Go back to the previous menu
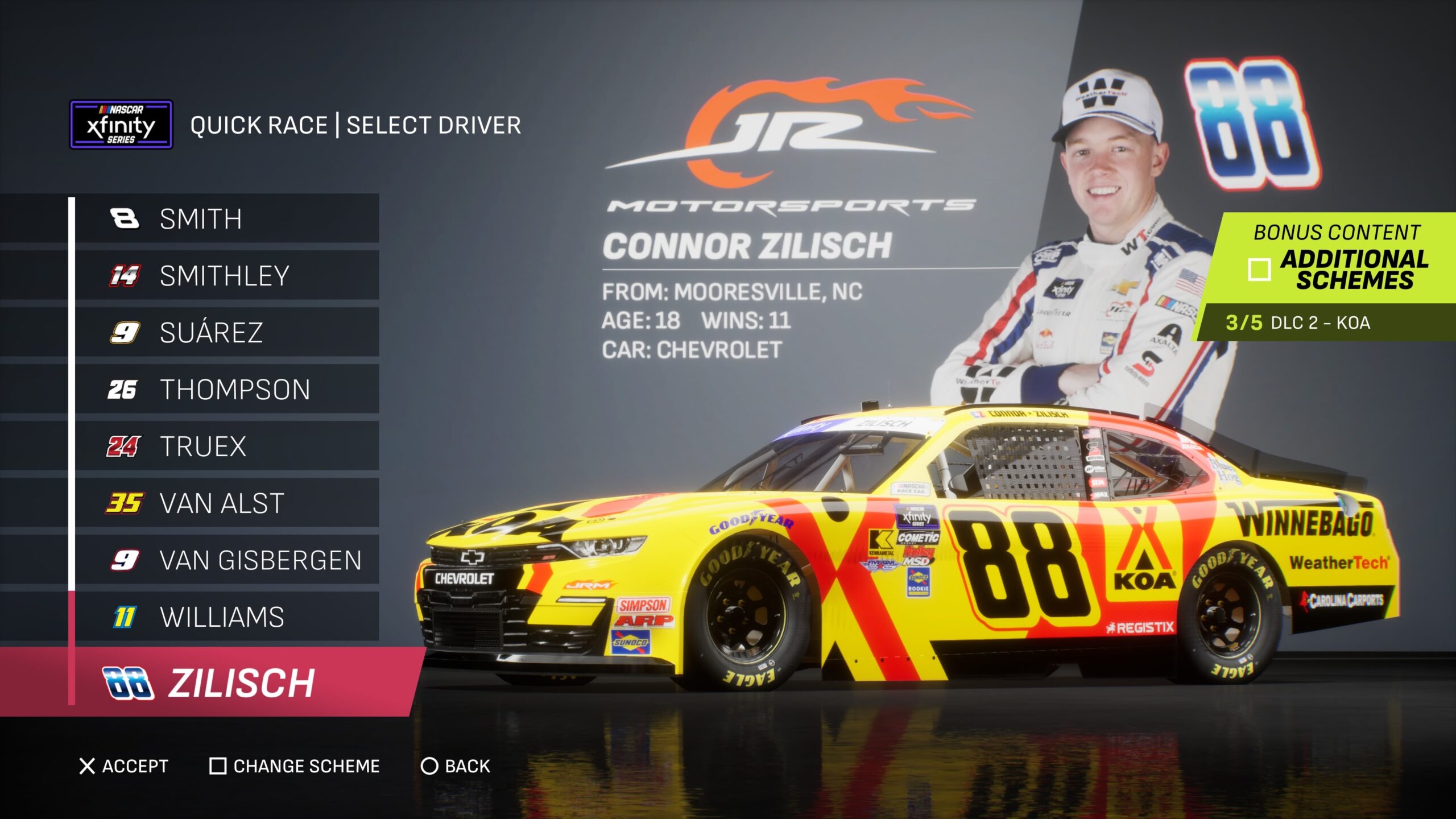The height and width of the screenshot is (819, 1456). tap(455, 766)
